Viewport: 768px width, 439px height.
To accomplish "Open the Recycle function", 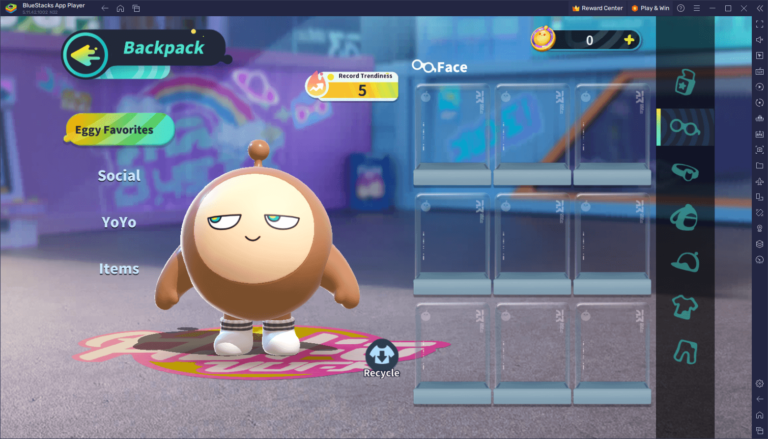I will [x=381, y=358].
